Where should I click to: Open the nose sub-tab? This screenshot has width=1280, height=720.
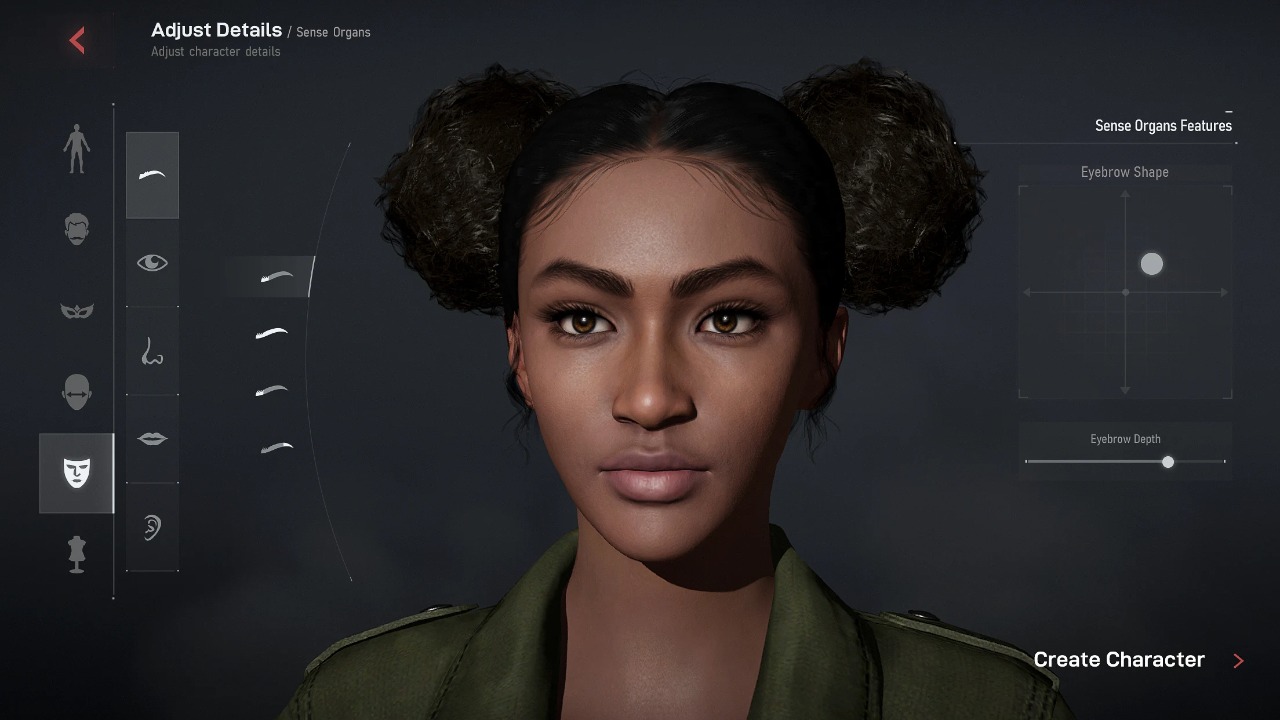pyautogui.click(x=152, y=351)
